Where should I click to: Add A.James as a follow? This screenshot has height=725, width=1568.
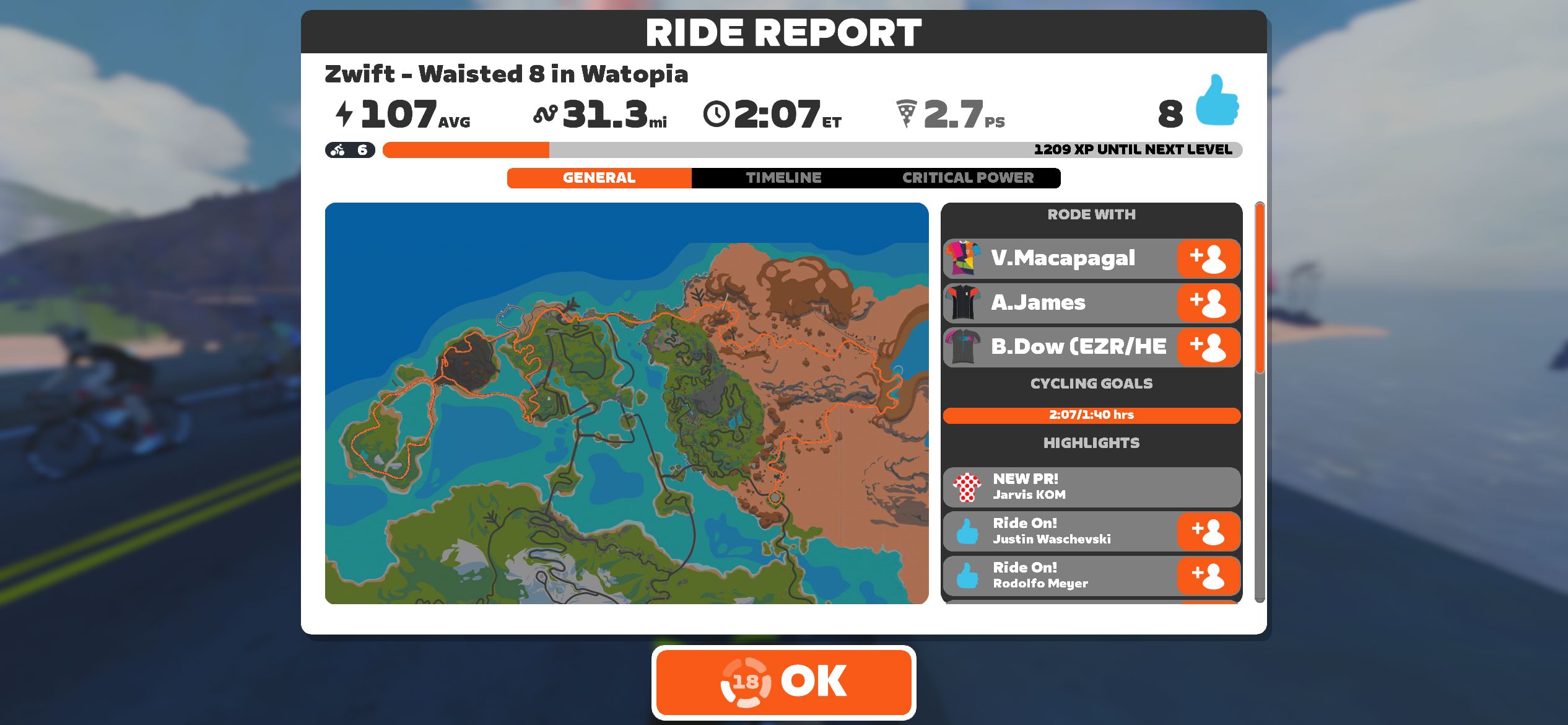1208,303
